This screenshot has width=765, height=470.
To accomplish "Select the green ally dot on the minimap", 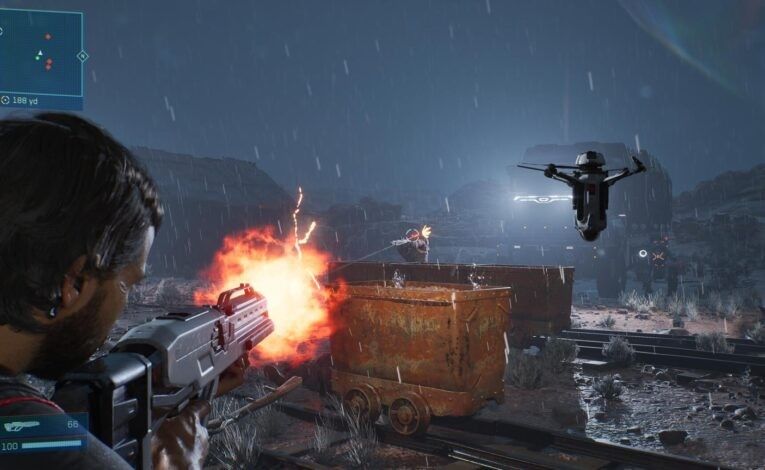I will [36, 59].
